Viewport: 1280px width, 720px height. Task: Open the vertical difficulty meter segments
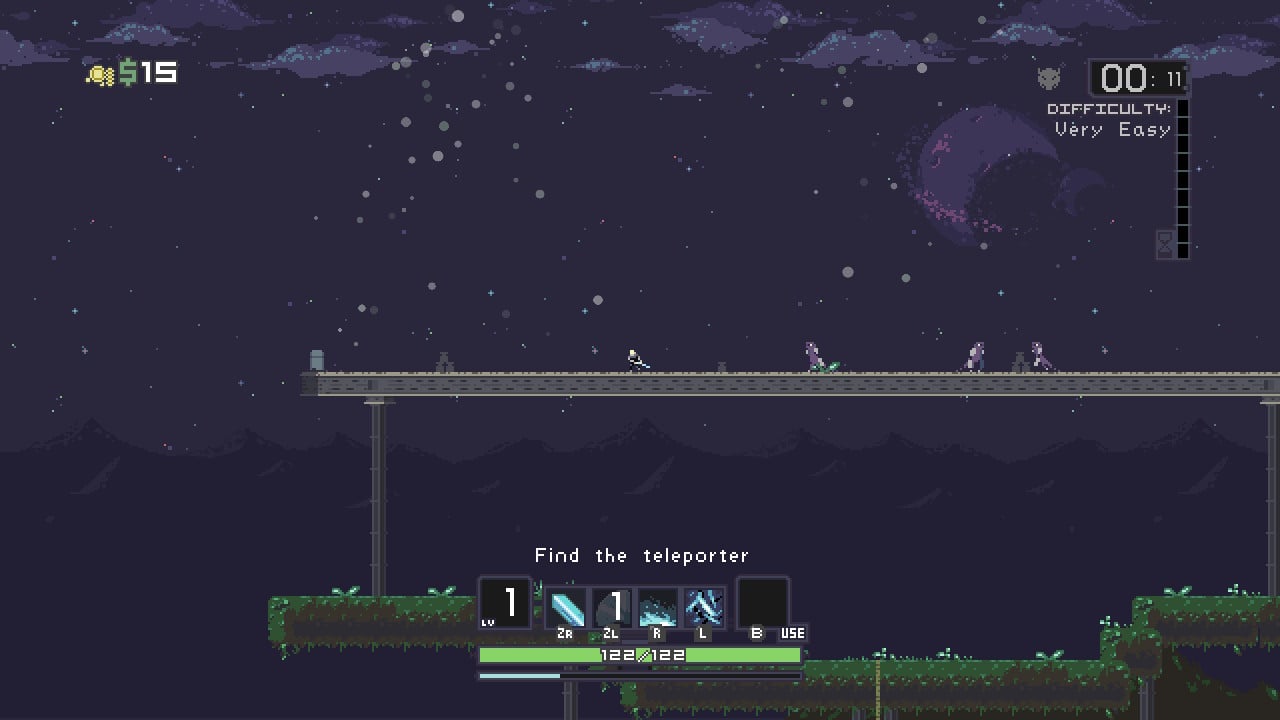click(1183, 180)
